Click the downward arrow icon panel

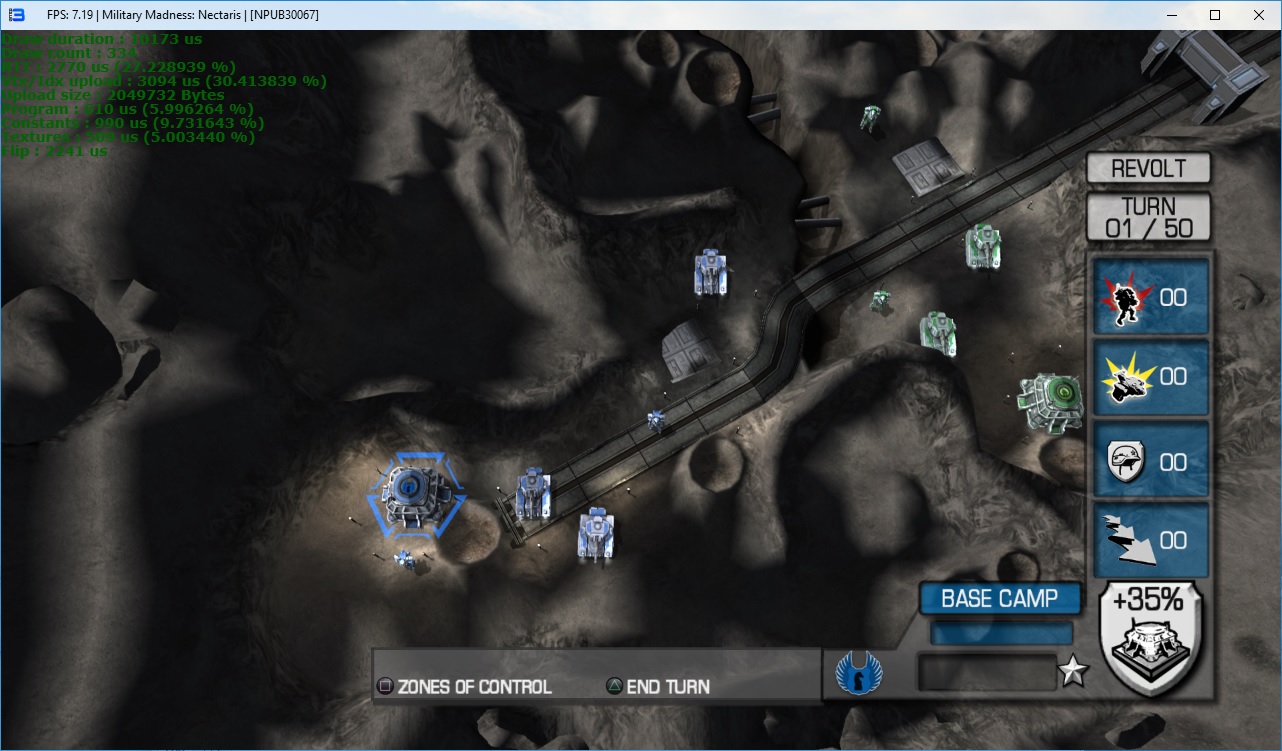pyautogui.click(x=1150, y=541)
